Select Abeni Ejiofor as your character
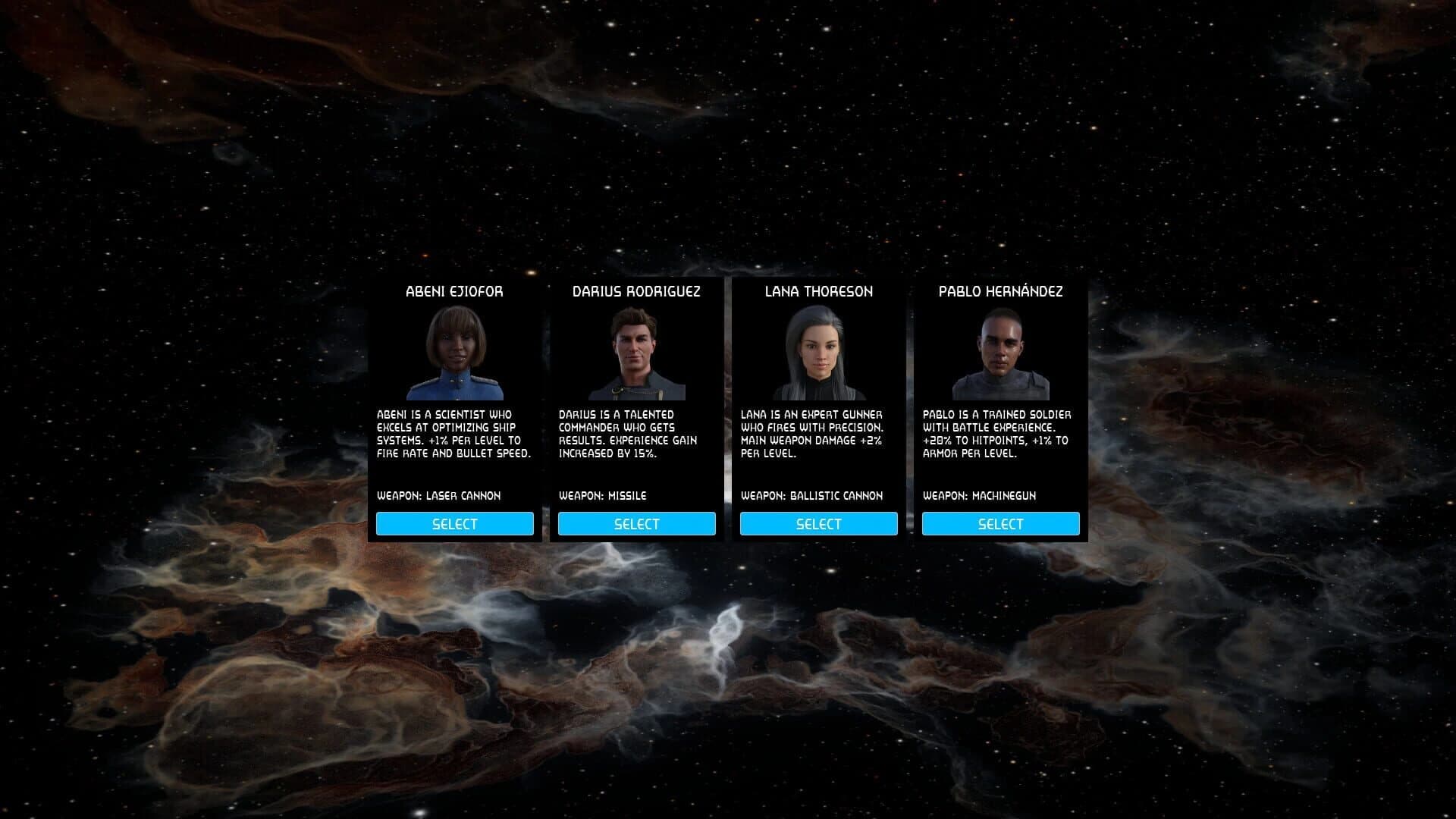The width and height of the screenshot is (1456, 819). [x=455, y=523]
